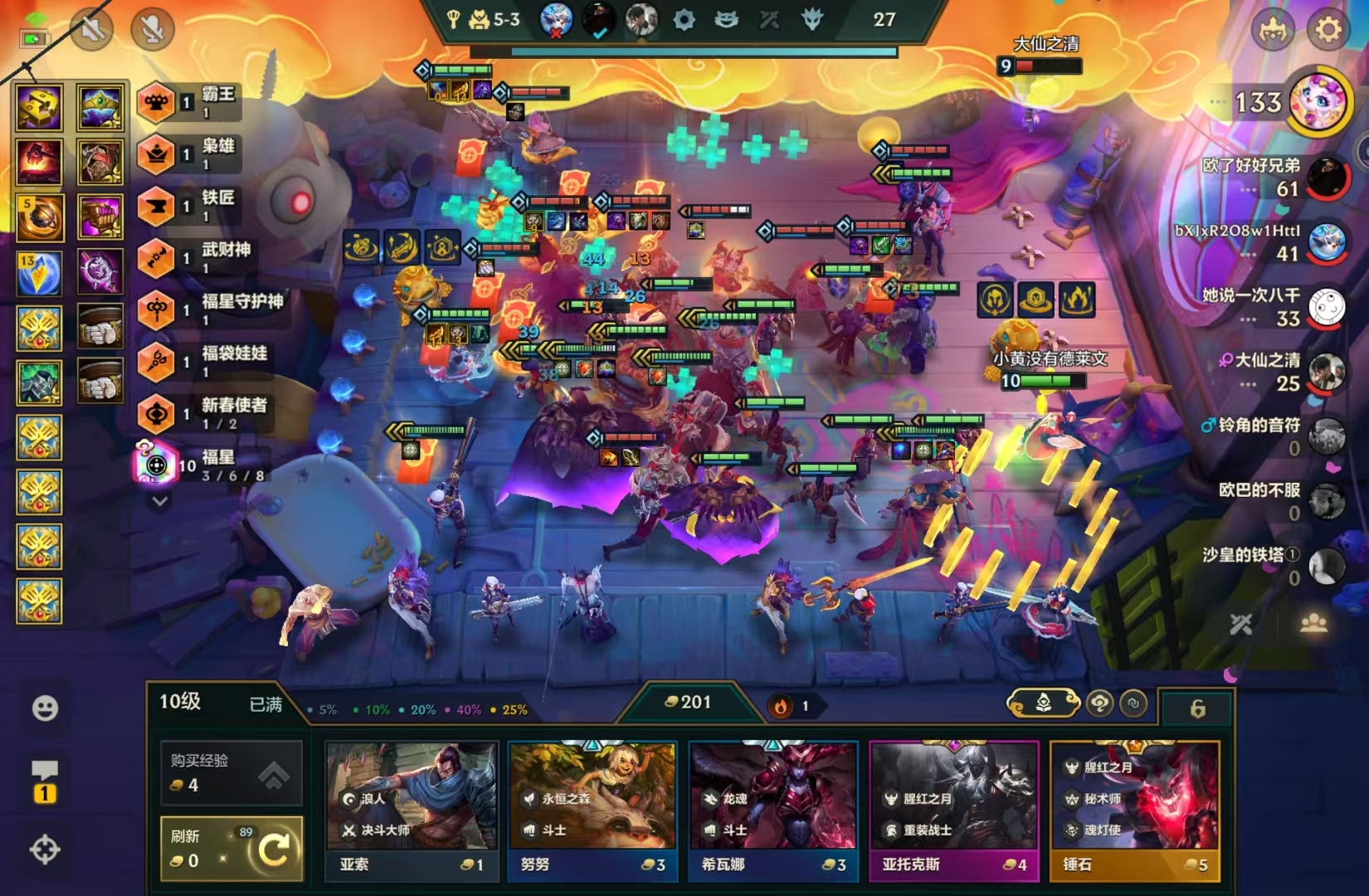Viewport: 1369px width, 896px height.
Task: Expand the trait list arrow
Action: [x=160, y=501]
